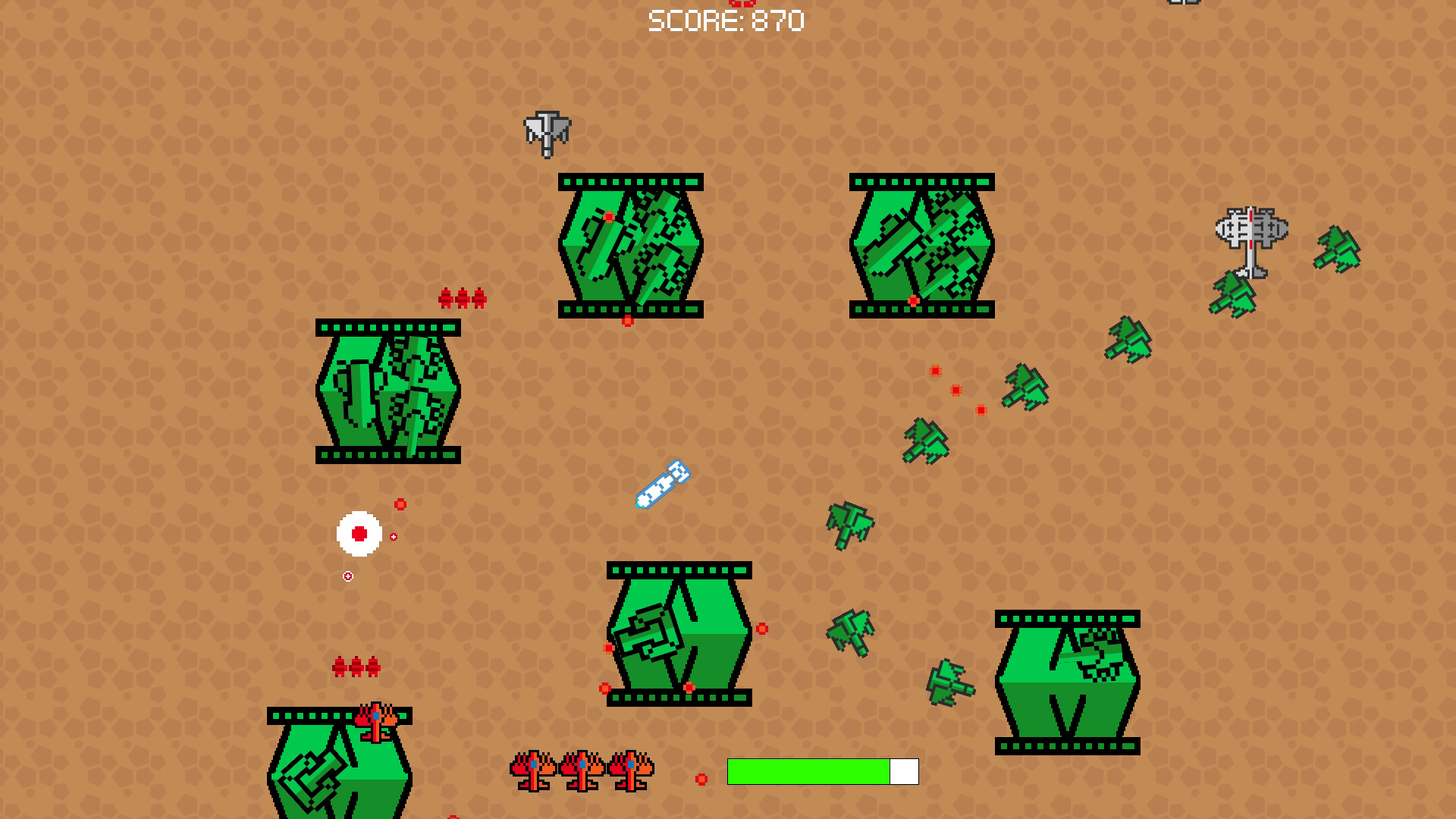This screenshot has height=819, width=1456.
Task: Click the grey elephant-shaped enemy at top
Action: (548, 133)
